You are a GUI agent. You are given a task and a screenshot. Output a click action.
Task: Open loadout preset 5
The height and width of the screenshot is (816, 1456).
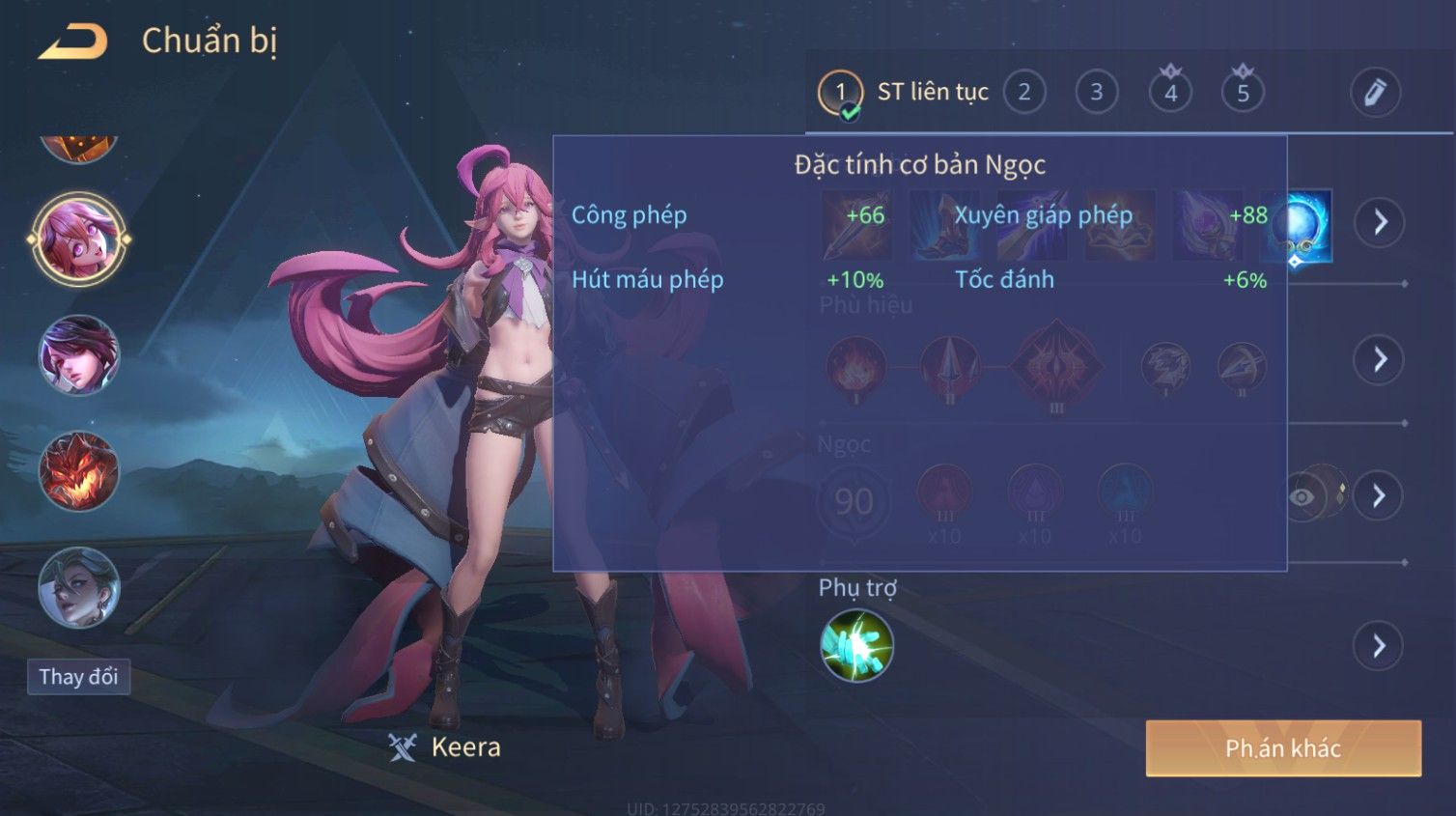[1243, 93]
